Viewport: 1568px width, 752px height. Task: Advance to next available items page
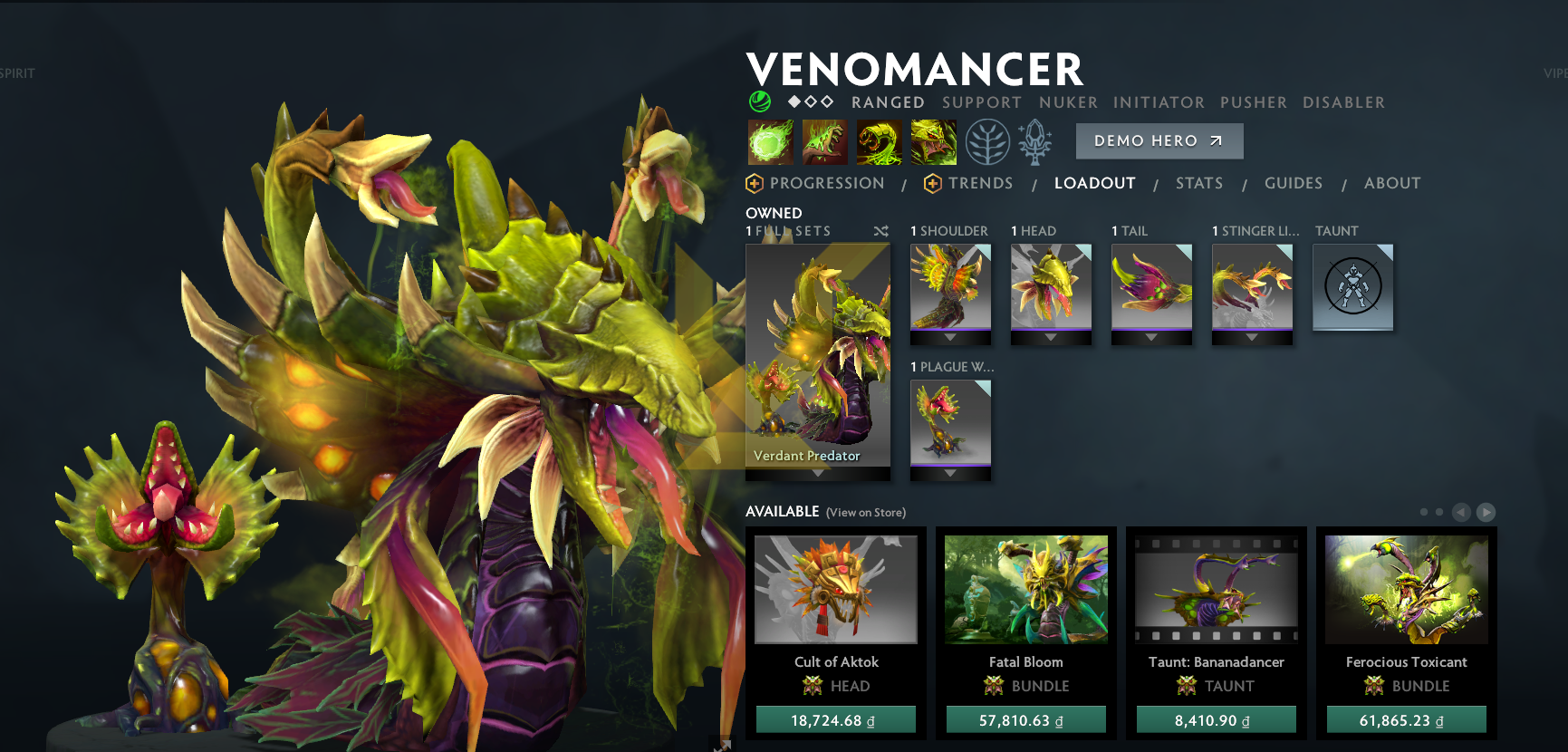point(1486,512)
